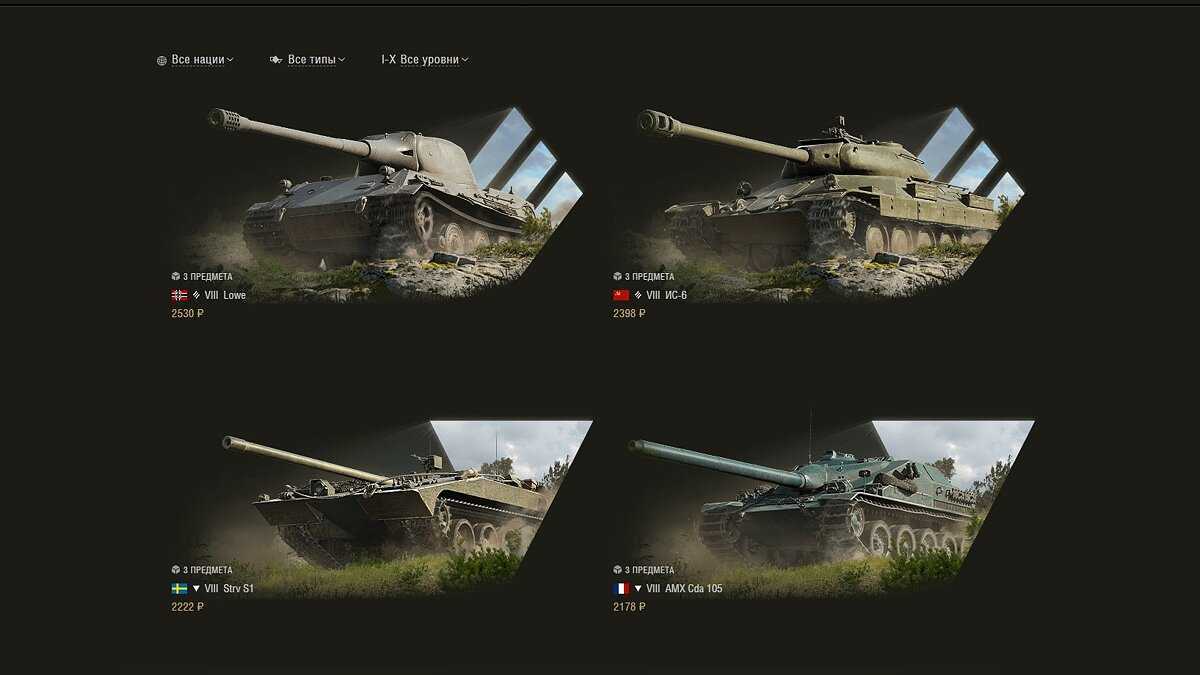Click the 'VIII Lowe' name label

(x=225, y=296)
